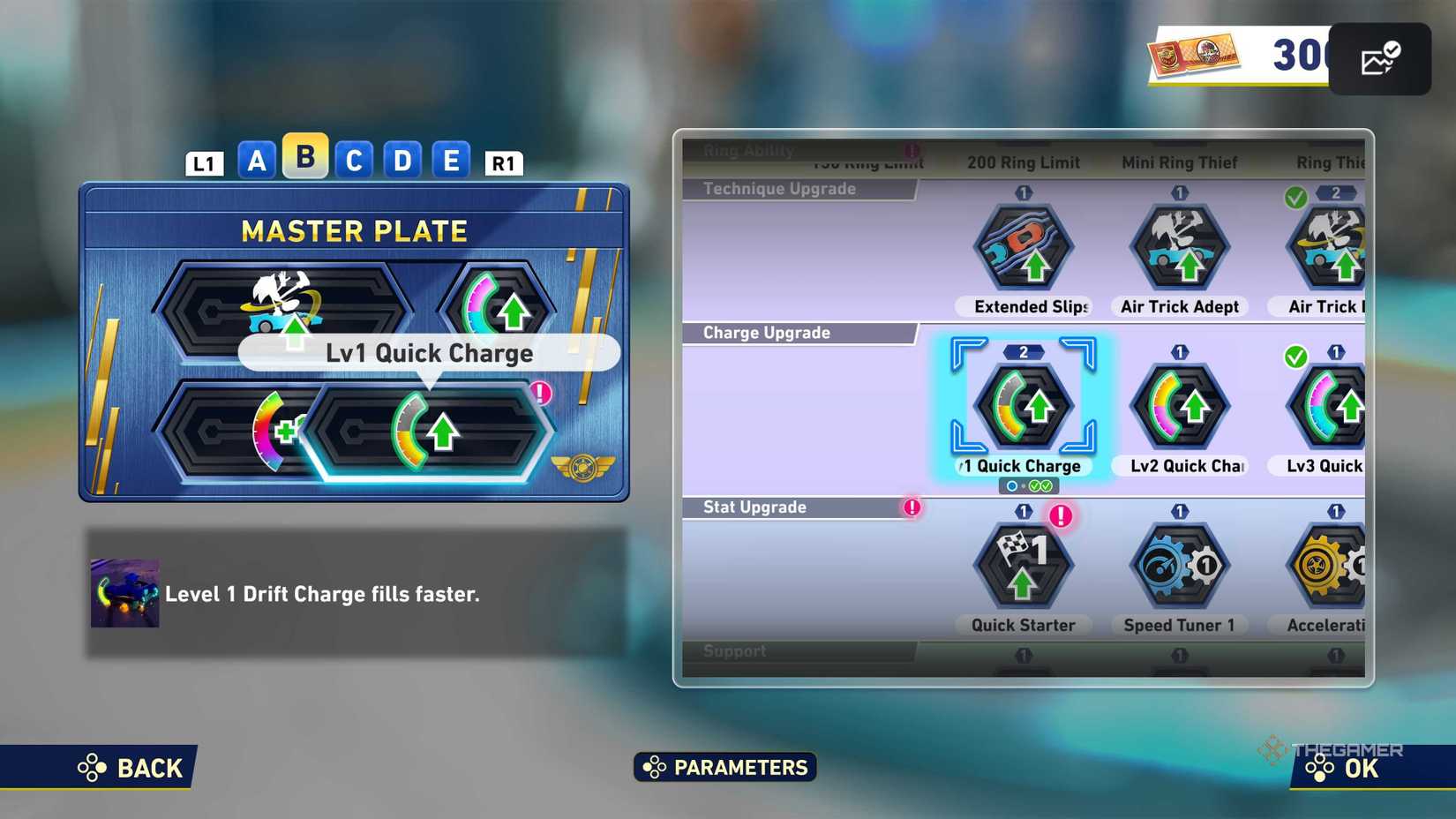Screen dimensions: 1456x819
Task: Select the Air Trick Adept upgrade icon
Action: coord(1180,250)
